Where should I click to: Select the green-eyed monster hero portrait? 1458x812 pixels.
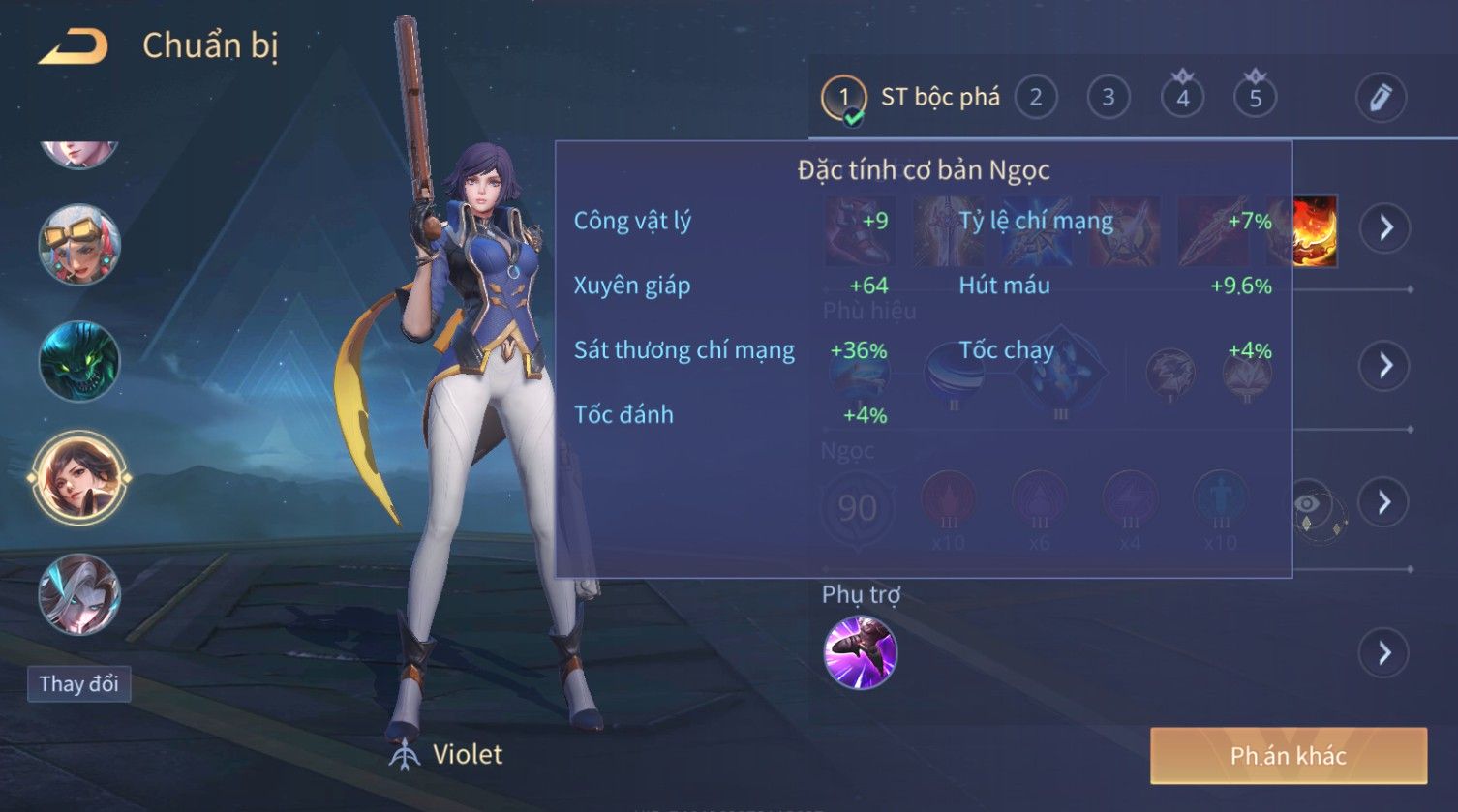pos(79,361)
